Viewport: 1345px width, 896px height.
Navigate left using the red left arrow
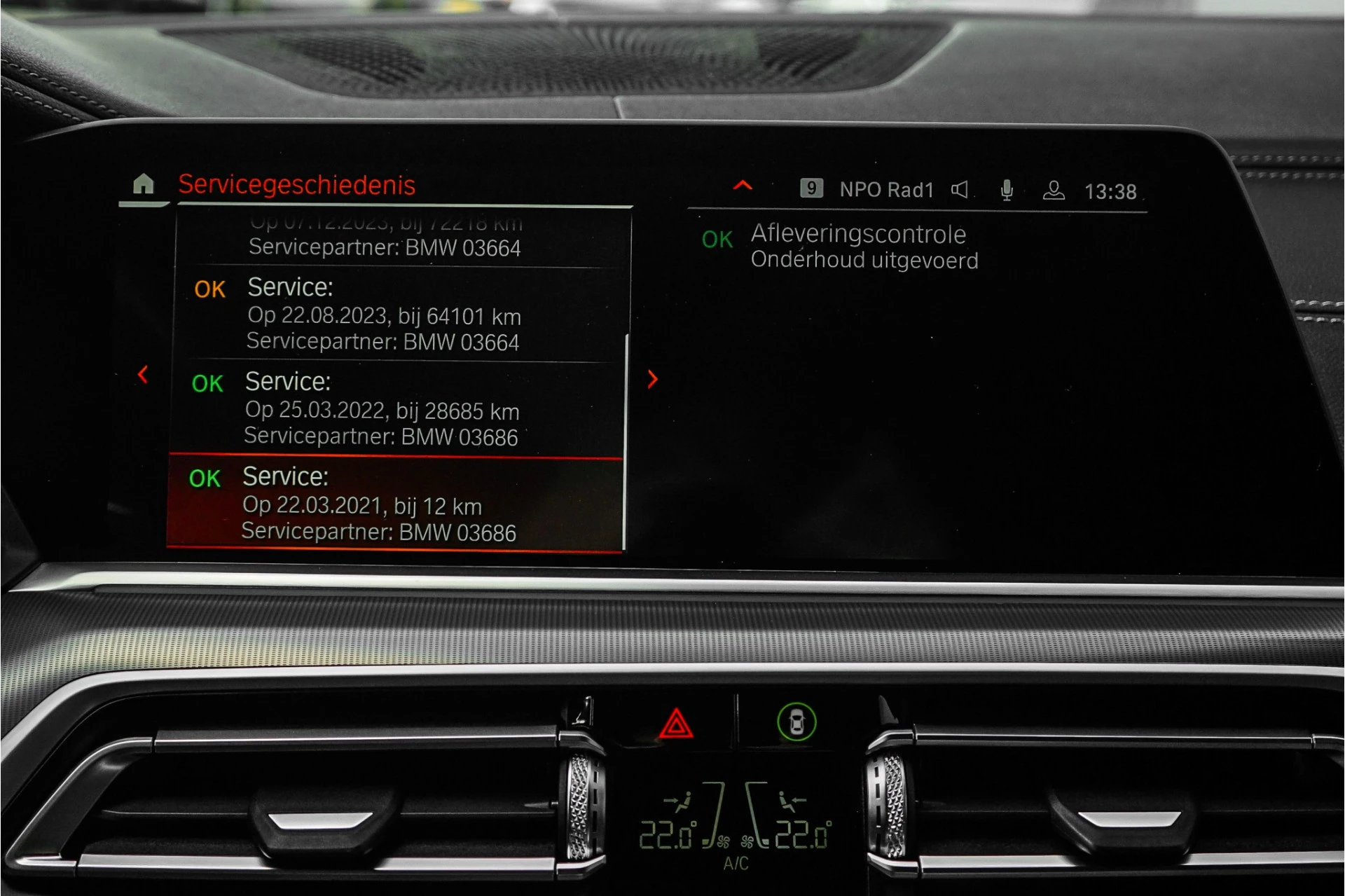143,376
